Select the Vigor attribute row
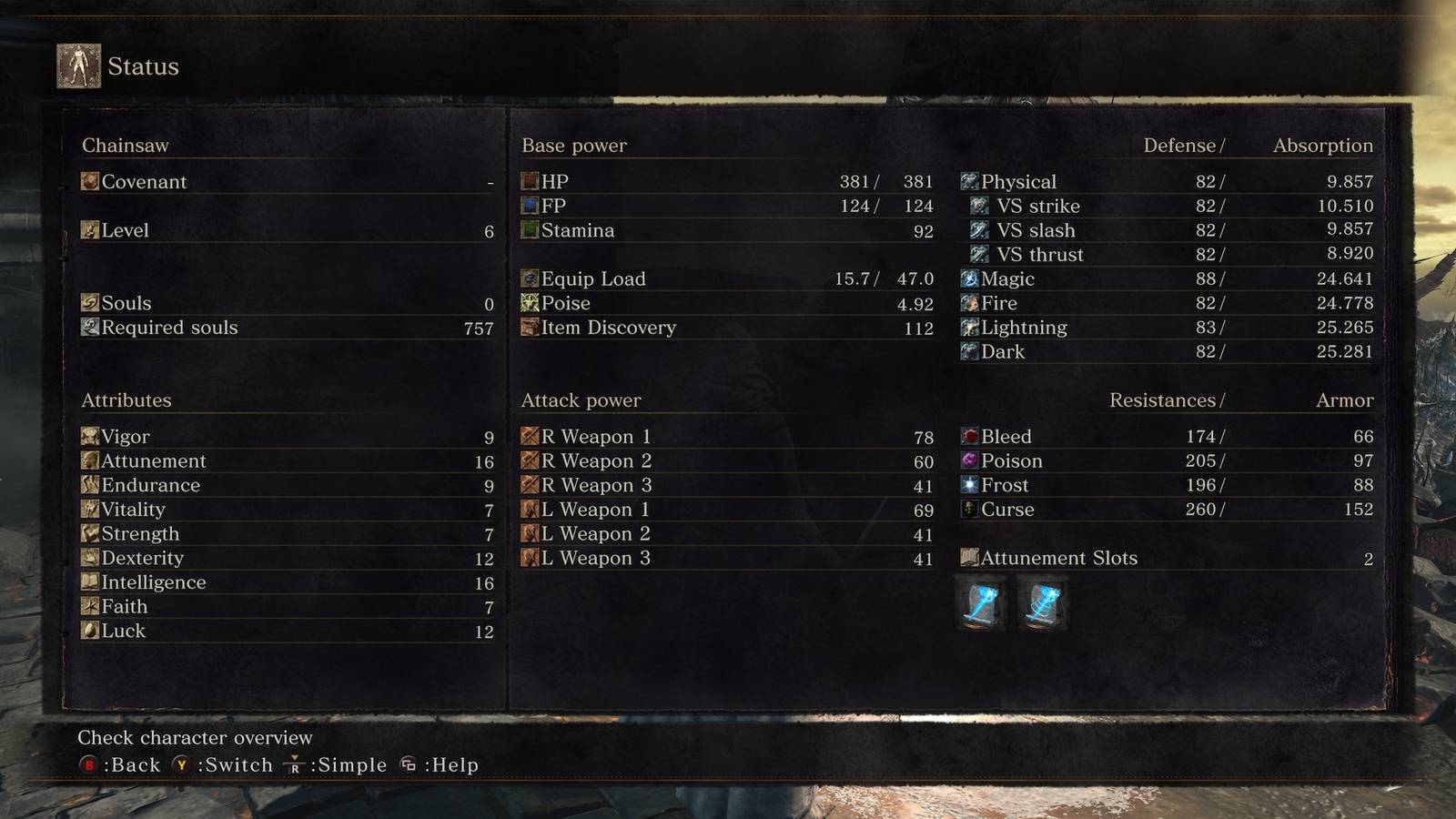 (287, 437)
